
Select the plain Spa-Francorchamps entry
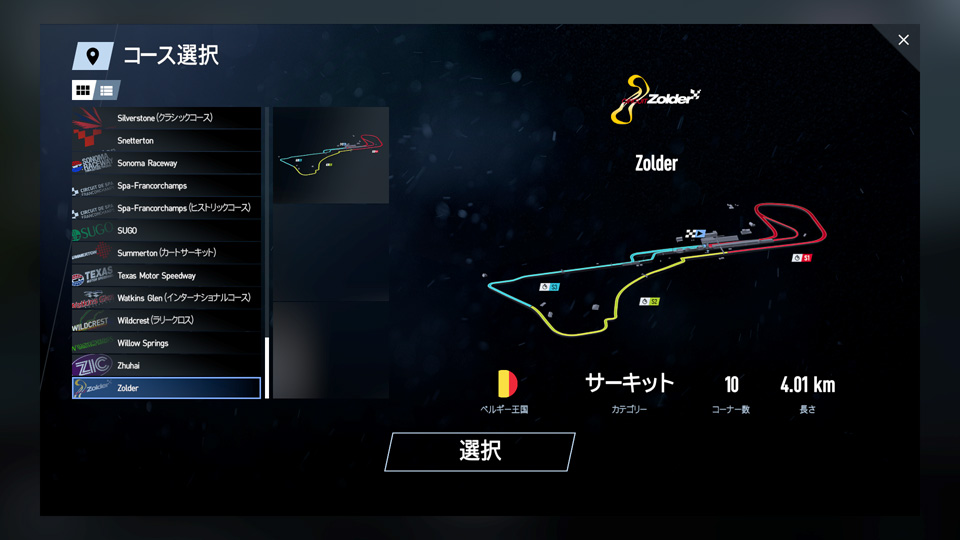(166, 186)
